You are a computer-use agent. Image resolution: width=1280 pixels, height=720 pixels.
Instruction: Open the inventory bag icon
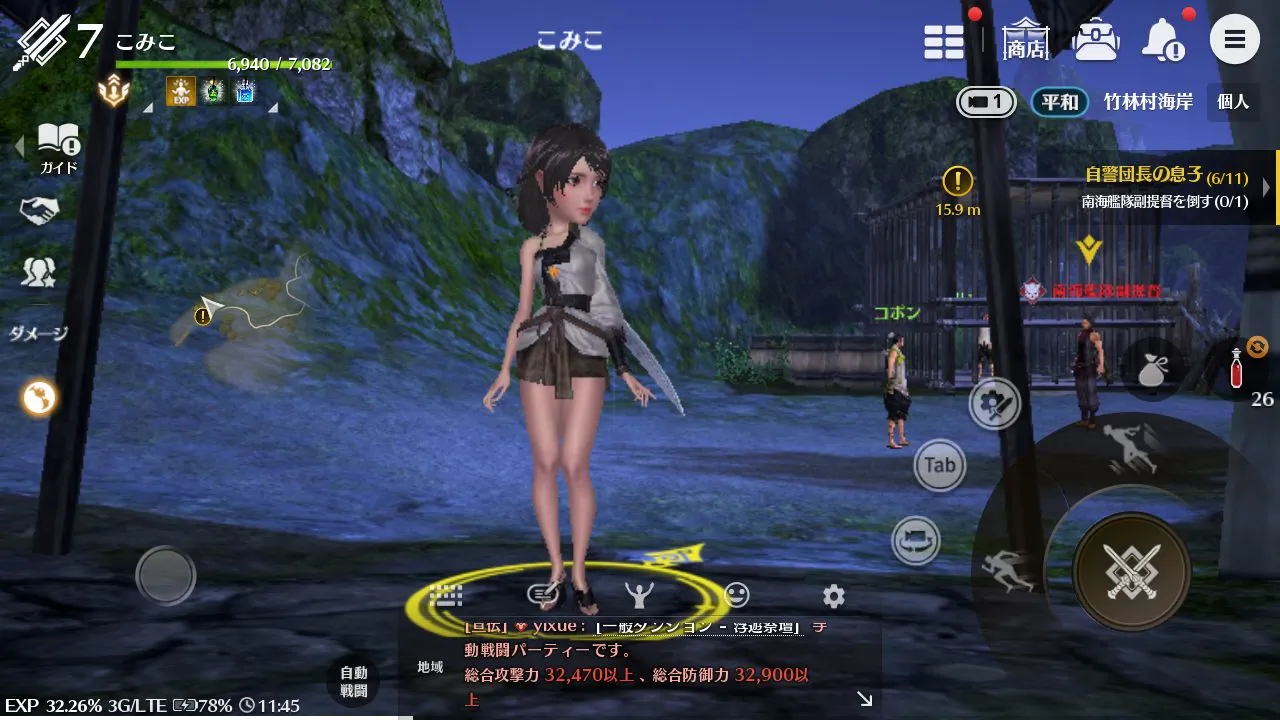(1095, 41)
